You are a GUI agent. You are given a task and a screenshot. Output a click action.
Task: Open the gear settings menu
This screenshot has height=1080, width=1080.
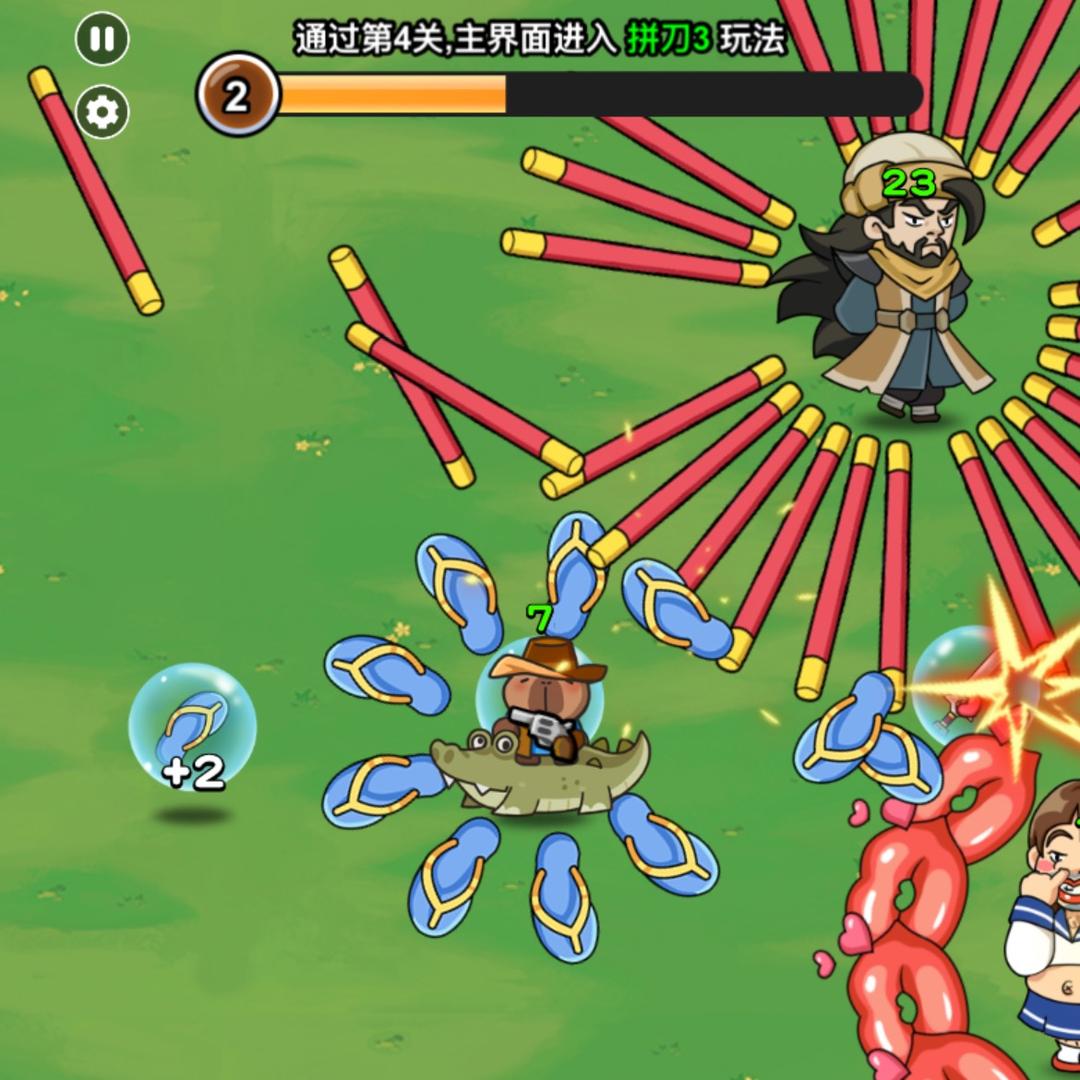[x=102, y=112]
